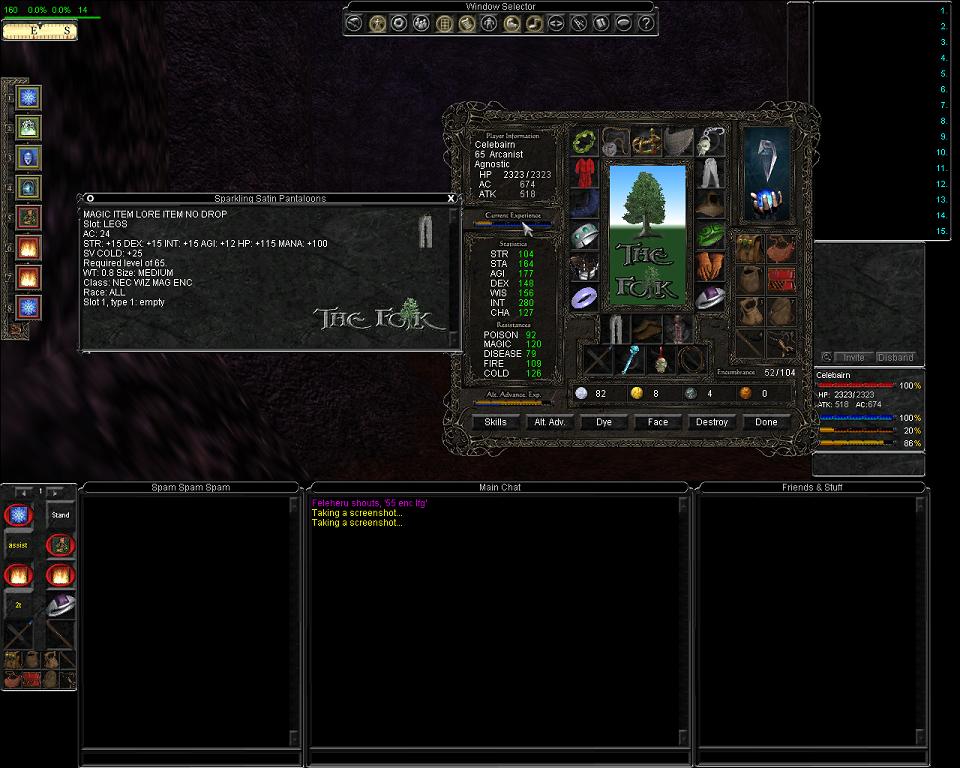Activate the assist hotbar button
Viewport: 960px width, 768px height.
tap(18, 545)
